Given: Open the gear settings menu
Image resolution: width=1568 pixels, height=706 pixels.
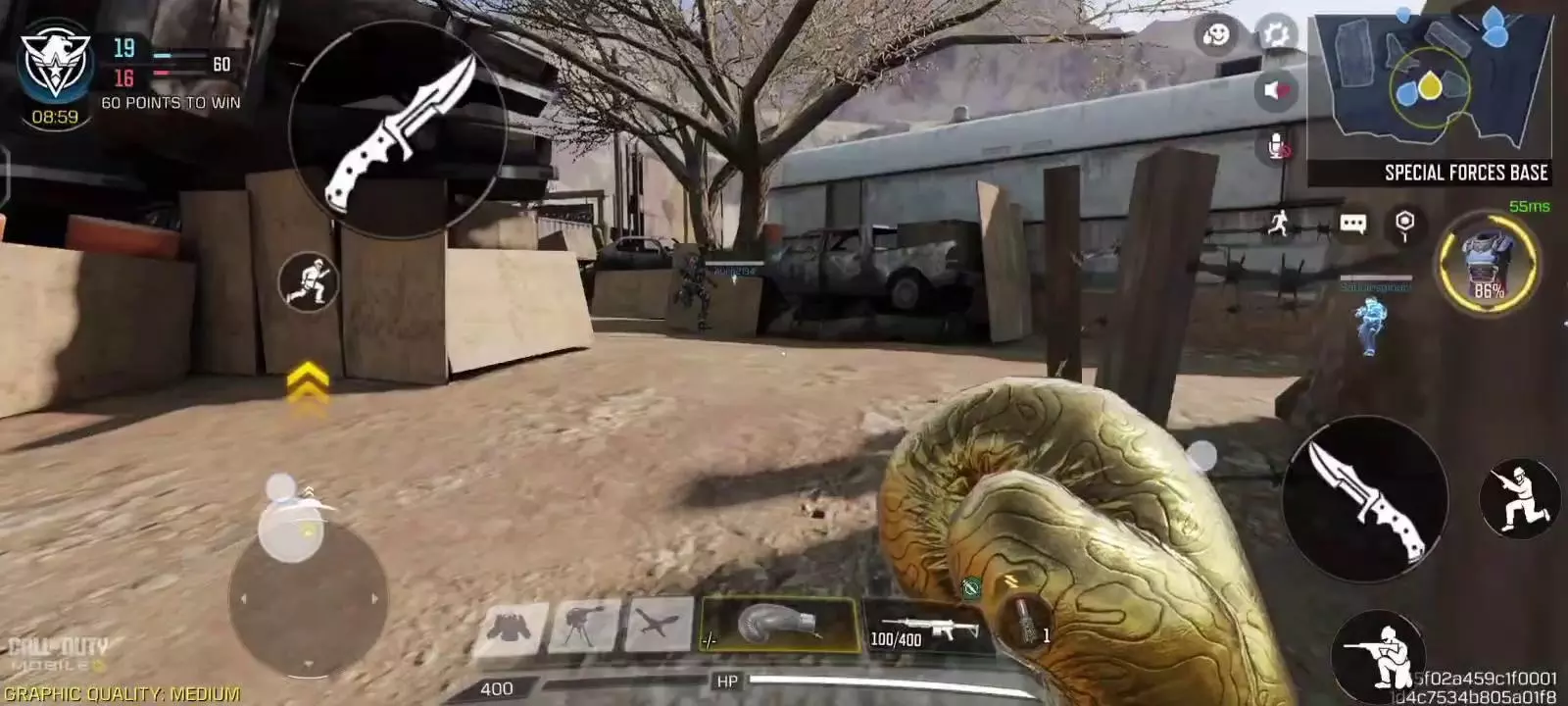Looking at the screenshot, I should click(1276, 35).
